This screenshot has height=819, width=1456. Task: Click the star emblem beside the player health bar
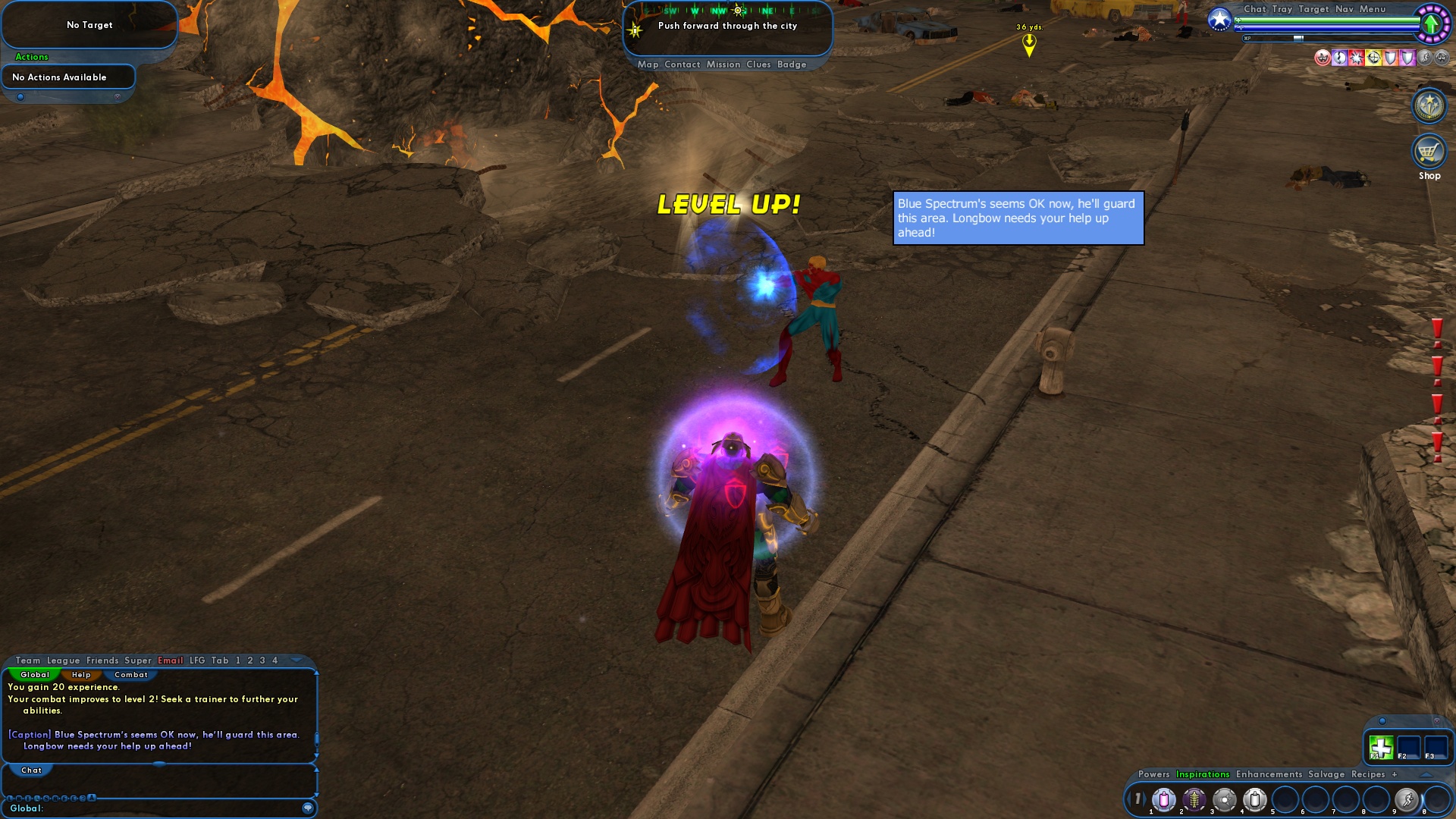pos(1219,17)
